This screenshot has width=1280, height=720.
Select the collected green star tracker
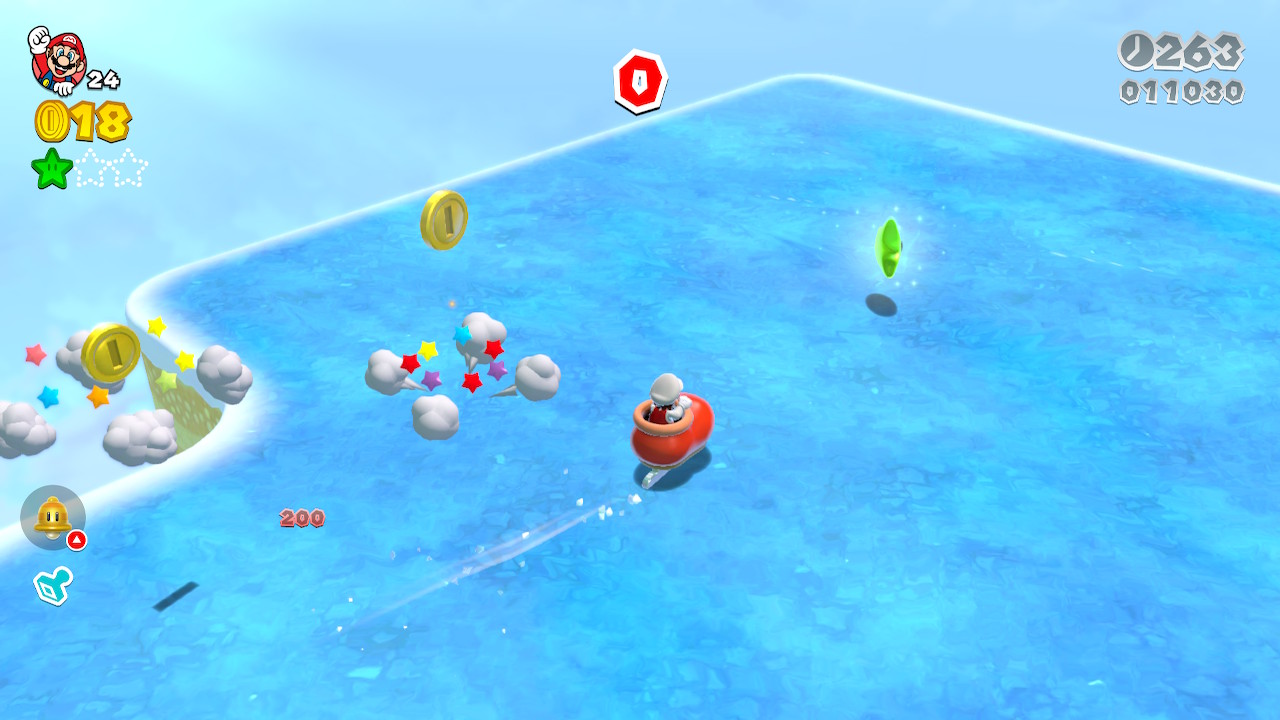pyautogui.click(x=52, y=168)
